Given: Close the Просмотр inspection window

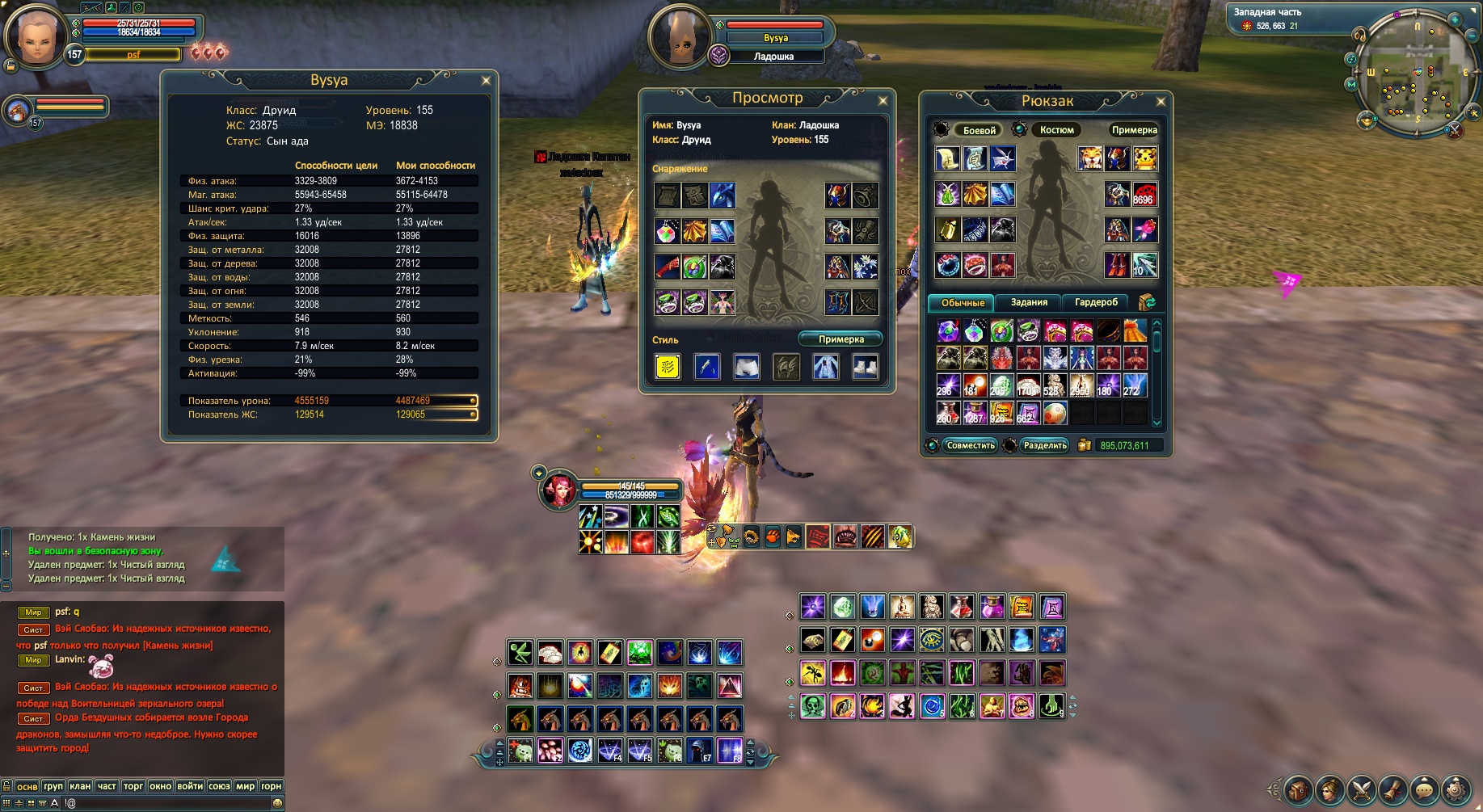Looking at the screenshot, I should pyautogui.click(x=883, y=101).
